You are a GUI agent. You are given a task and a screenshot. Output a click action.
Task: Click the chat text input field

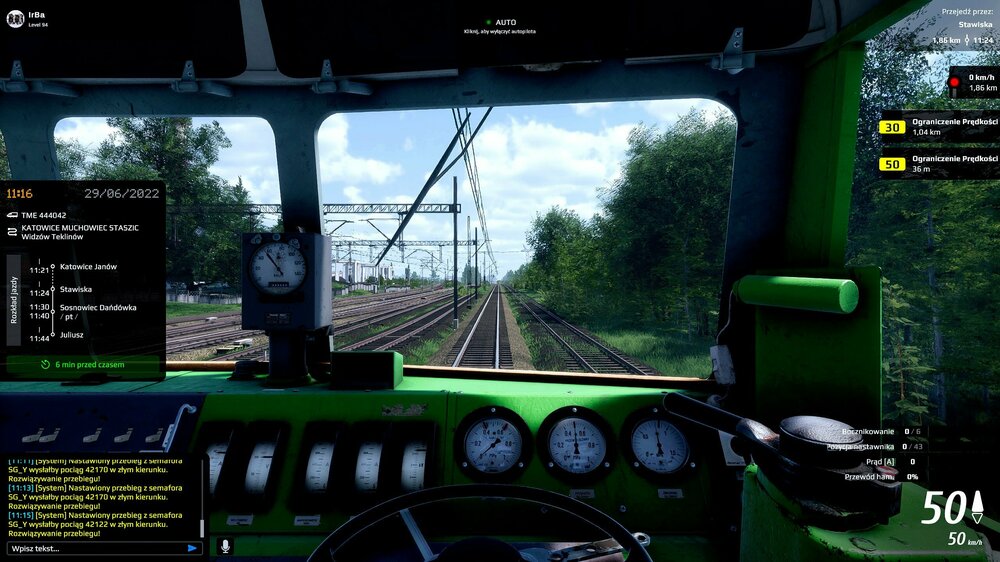tap(95, 548)
